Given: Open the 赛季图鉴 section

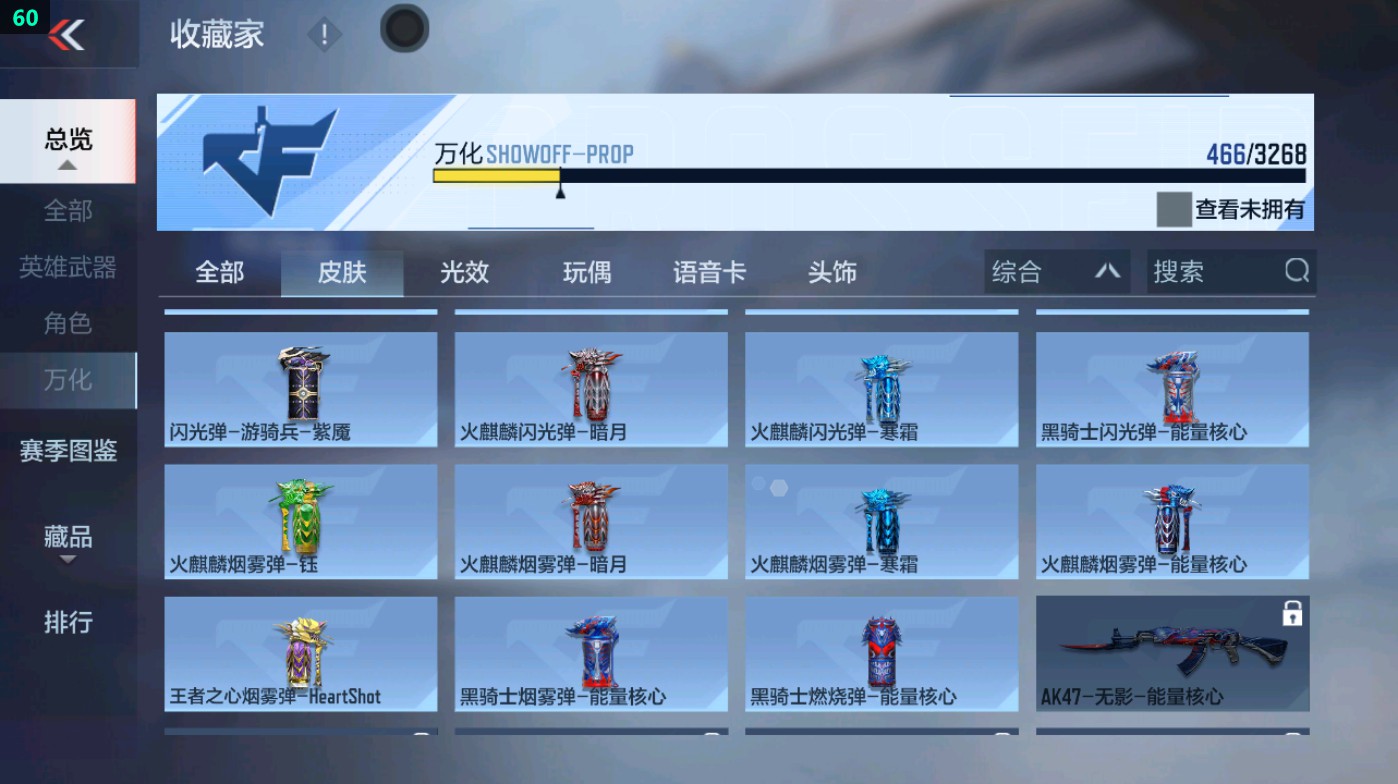Looking at the screenshot, I should tap(68, 452).
